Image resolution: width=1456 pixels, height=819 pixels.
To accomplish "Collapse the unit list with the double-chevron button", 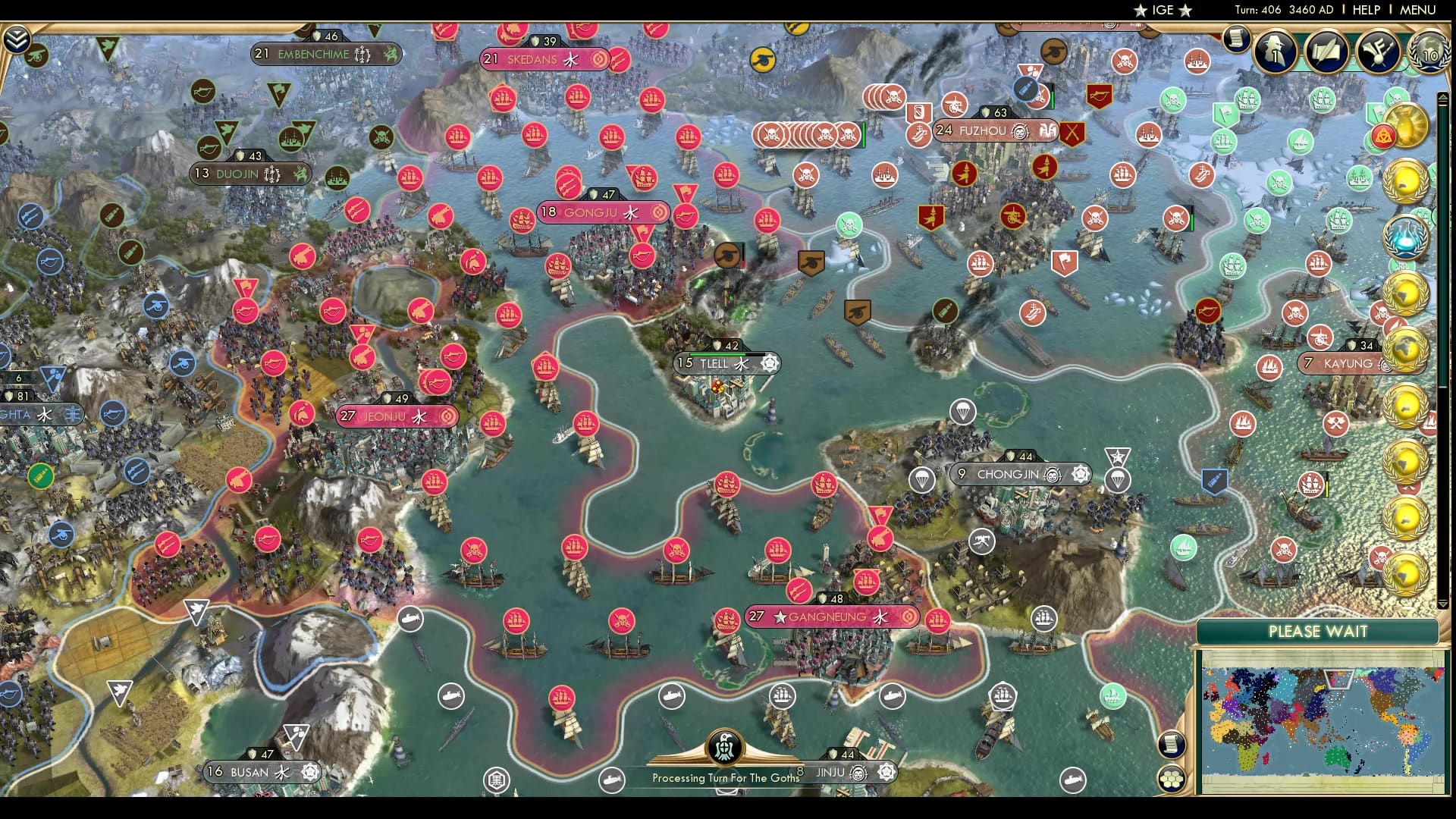I will (x=15, y=36).
